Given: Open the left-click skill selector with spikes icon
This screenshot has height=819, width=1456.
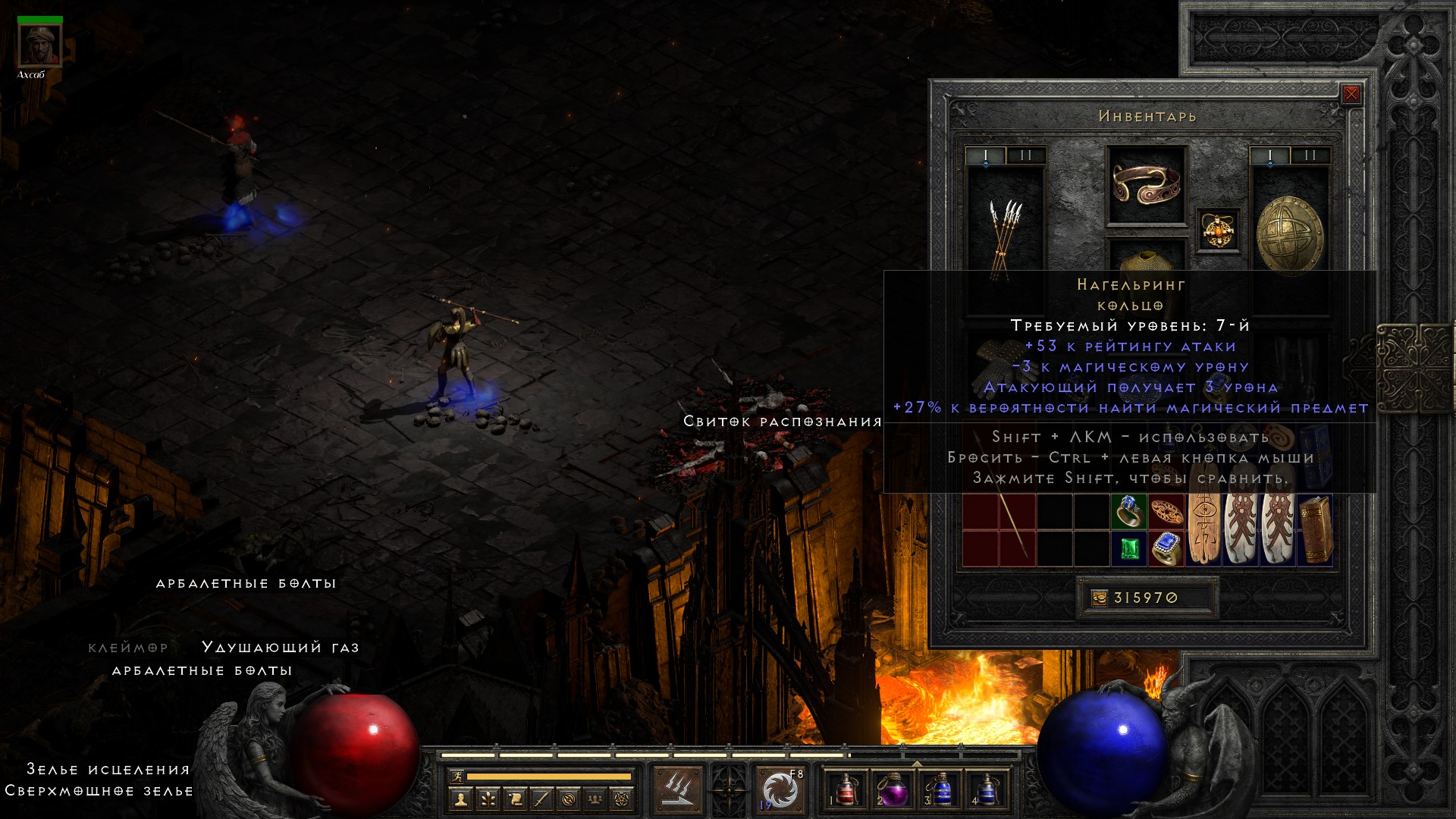Looking at the screenshot, I should [x=677, y=789].
